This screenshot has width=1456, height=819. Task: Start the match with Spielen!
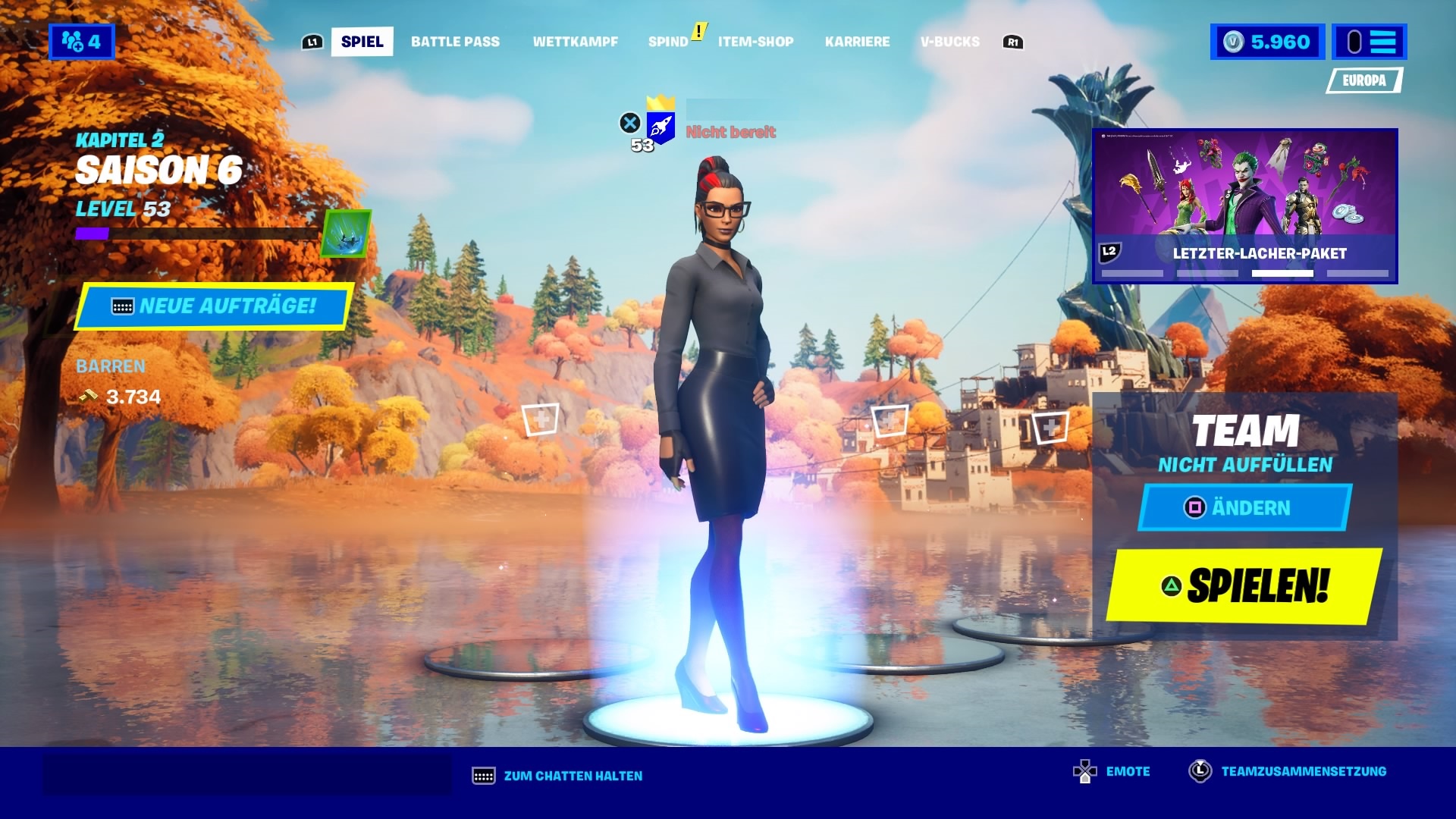click(1244, 586)
